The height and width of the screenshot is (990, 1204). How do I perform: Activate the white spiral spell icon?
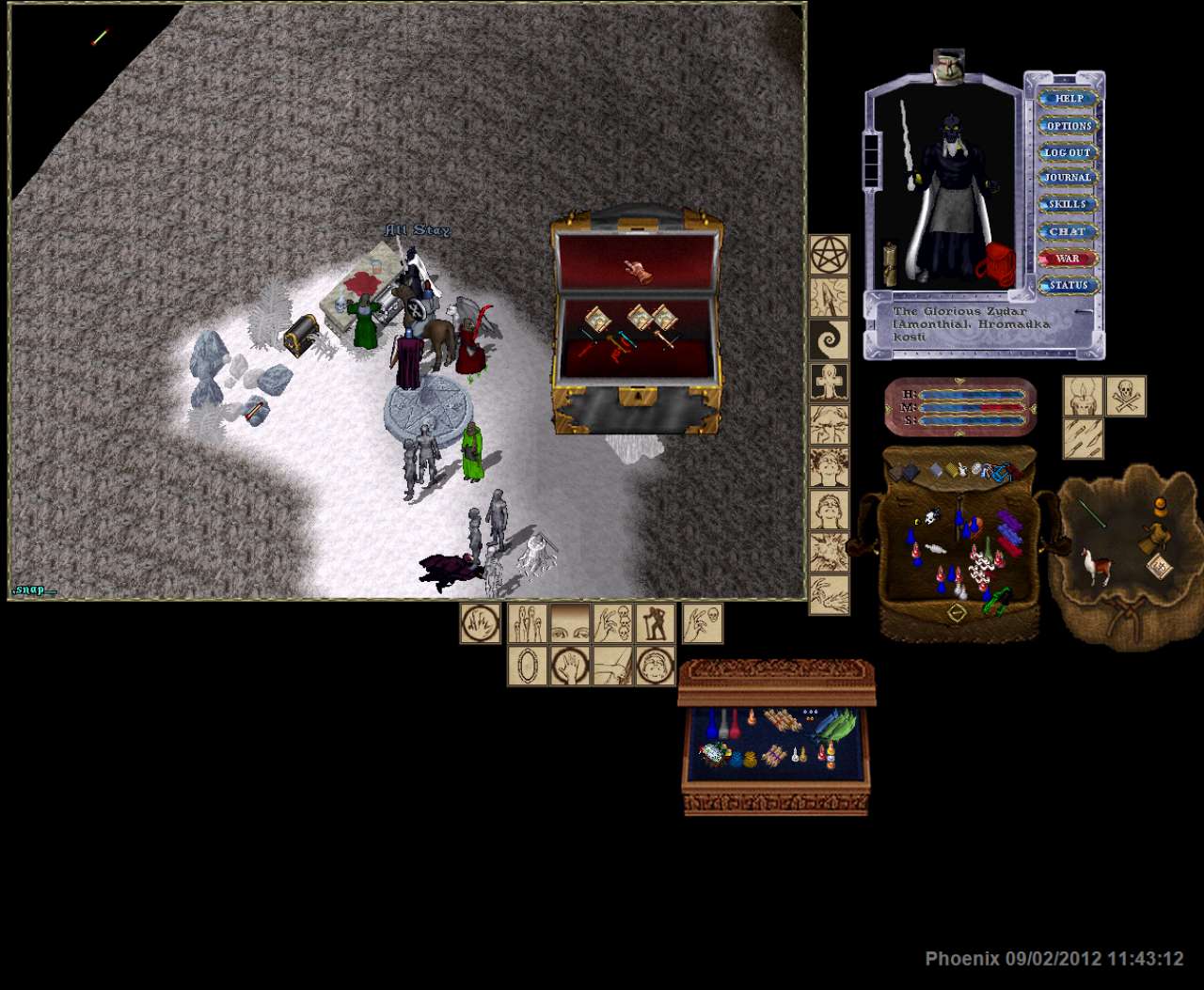tap(830, 339)
